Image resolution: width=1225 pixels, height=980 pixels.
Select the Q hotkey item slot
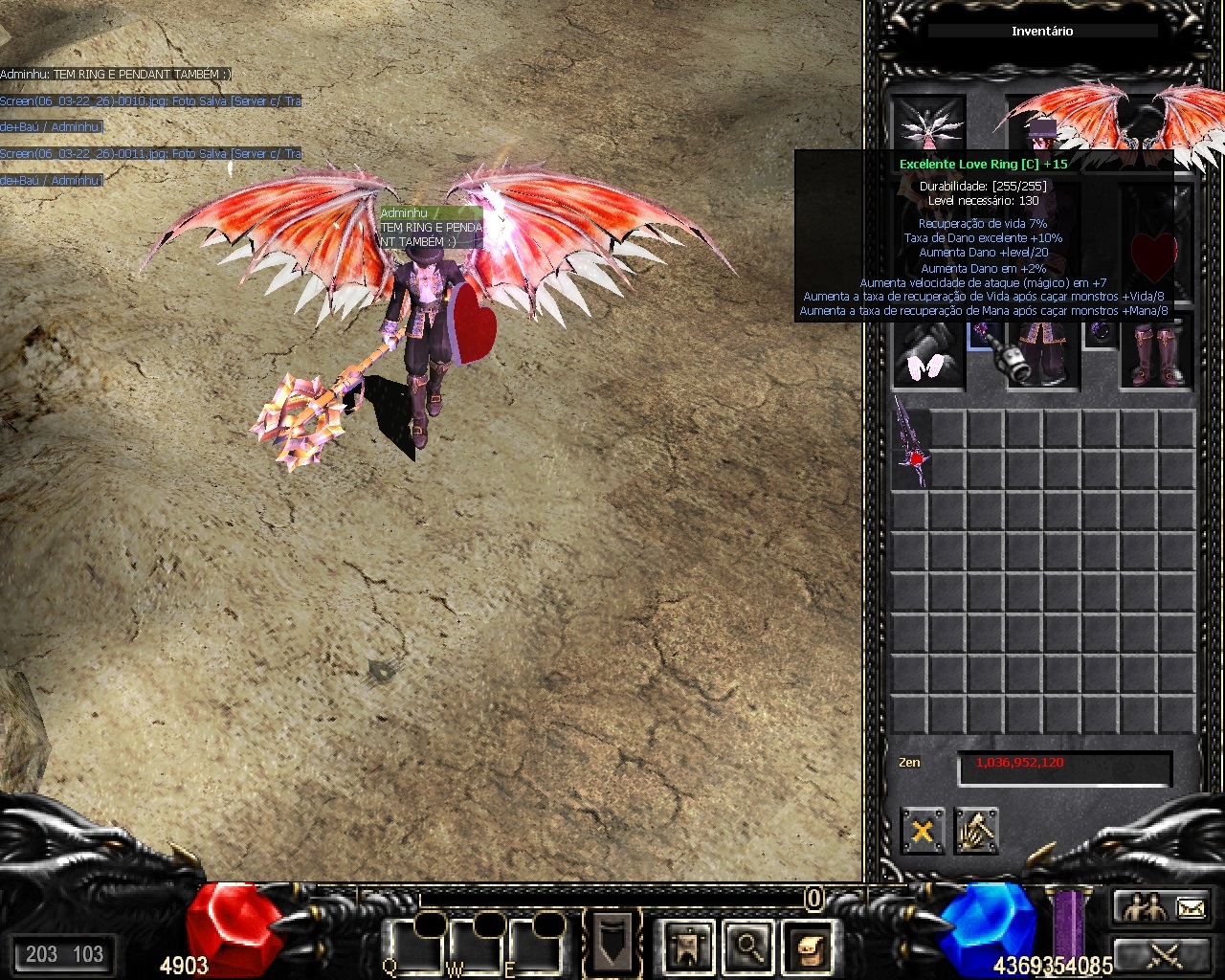click(x=414, y=946)
